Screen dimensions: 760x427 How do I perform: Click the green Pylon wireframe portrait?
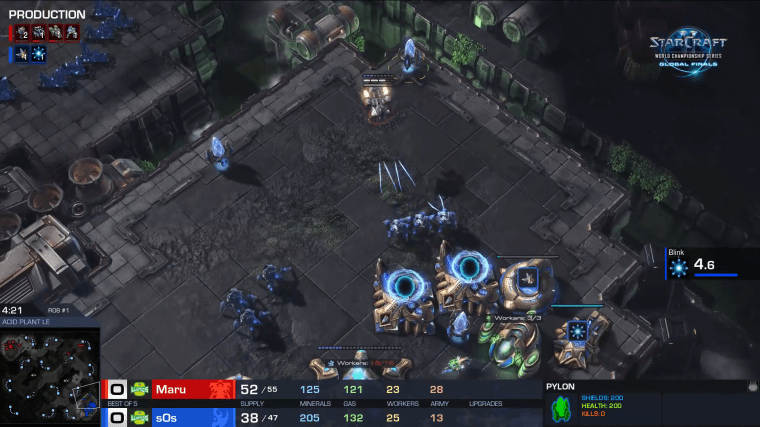(x=563, y=406)
